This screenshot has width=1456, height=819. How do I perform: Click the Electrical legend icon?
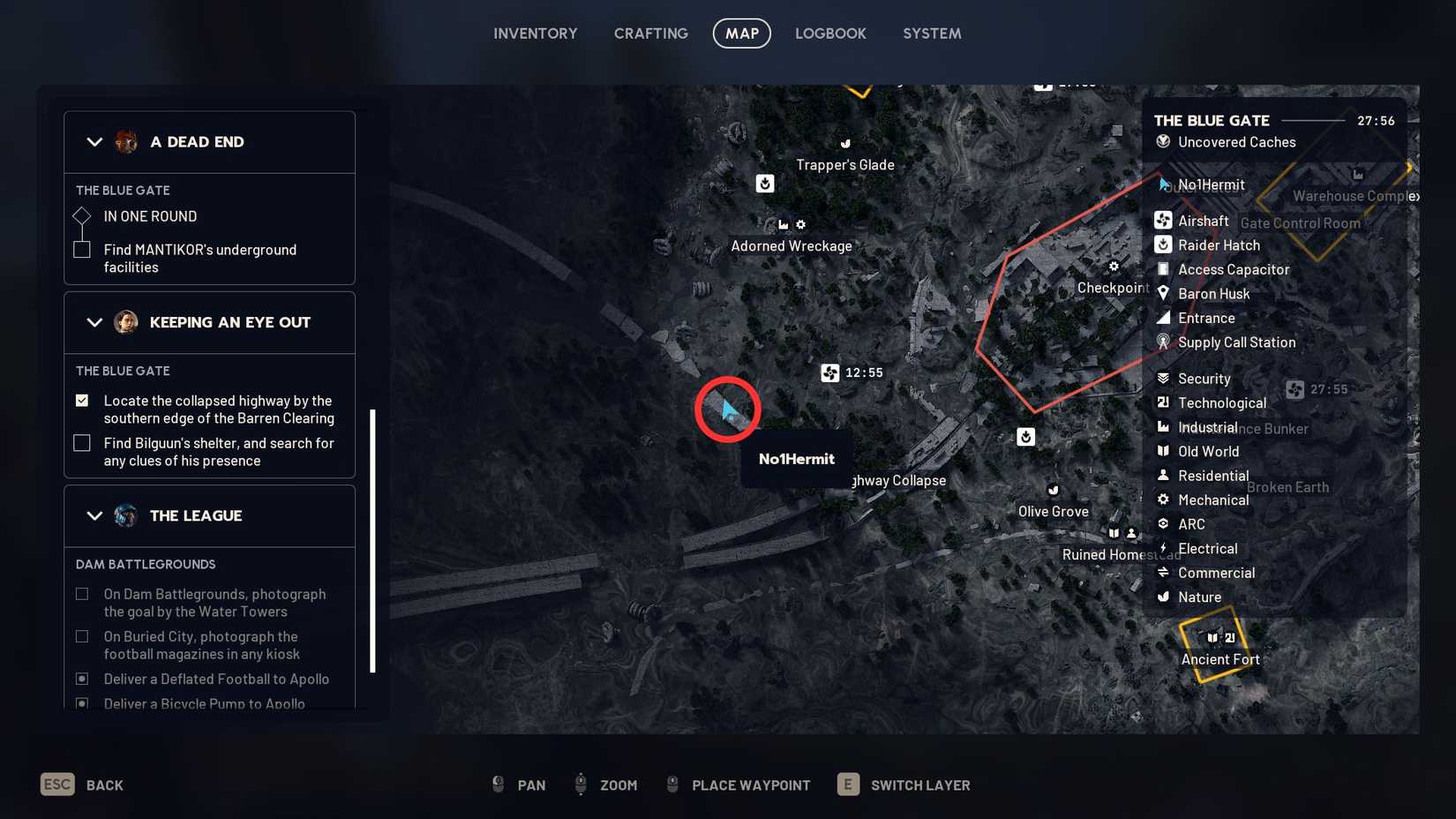[x=1165, y=548]
